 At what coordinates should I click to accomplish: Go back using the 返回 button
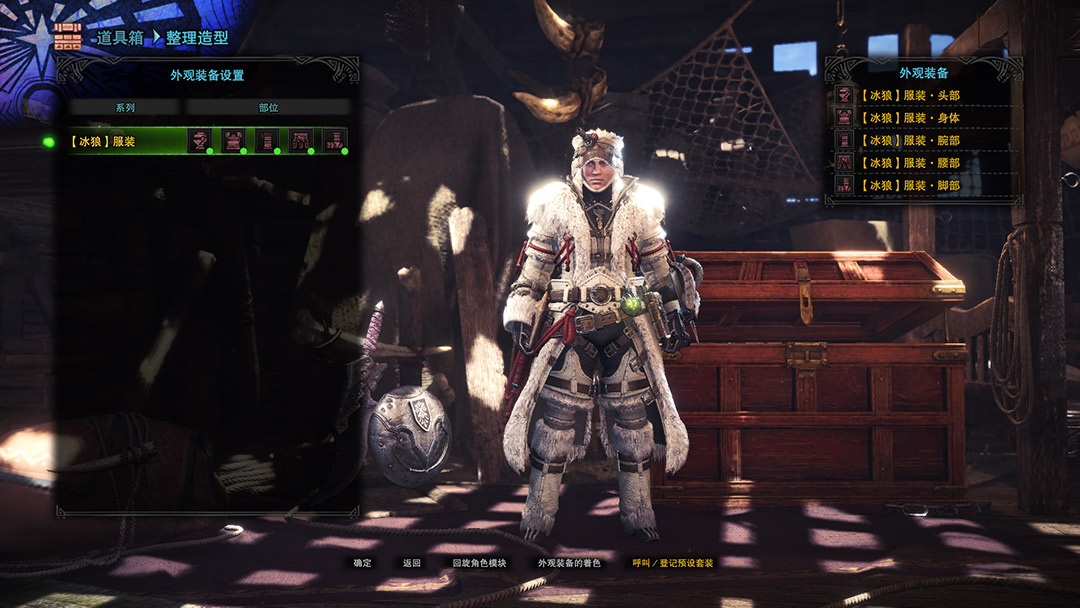(x=412, y=563)
